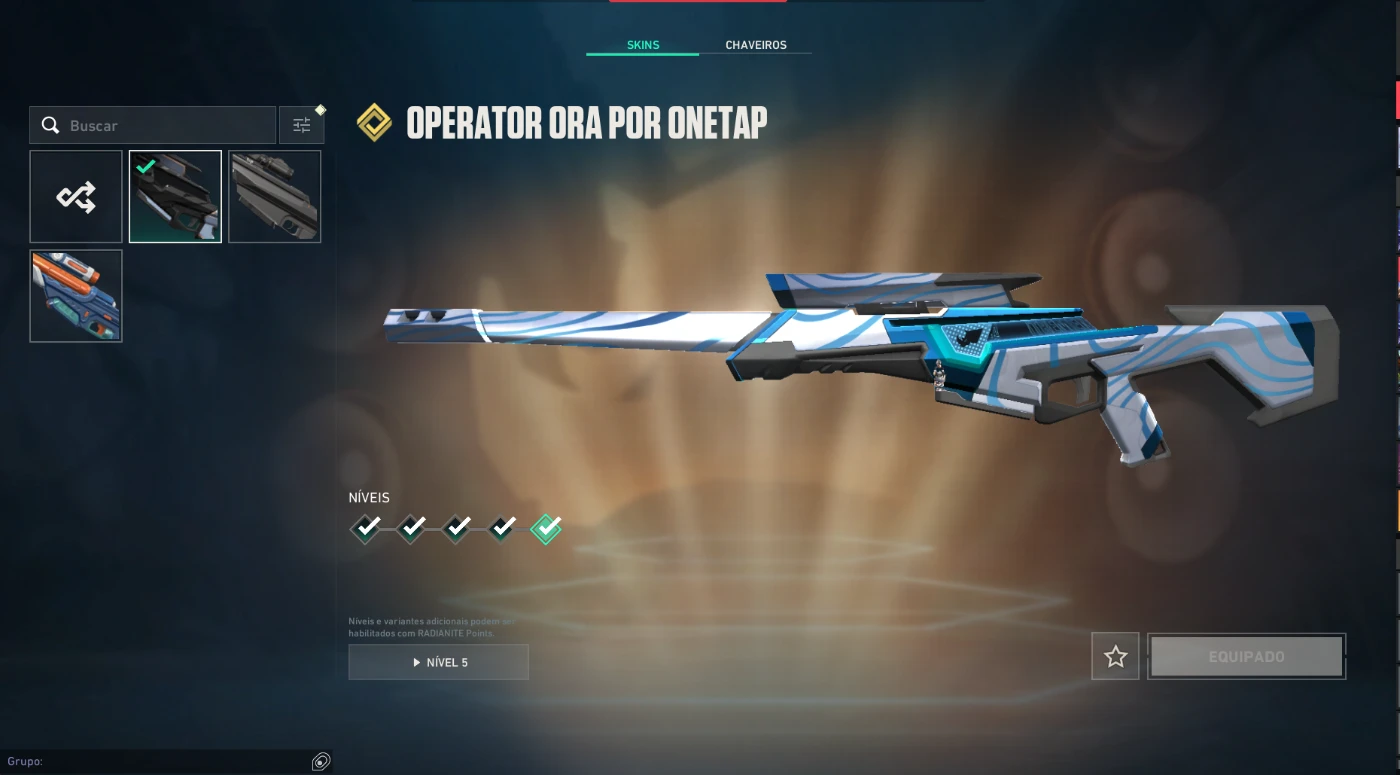This screenshot has height=775, width=1400.
Task: Click the Grupo chat bar
Action: click(x=160, y=762)
